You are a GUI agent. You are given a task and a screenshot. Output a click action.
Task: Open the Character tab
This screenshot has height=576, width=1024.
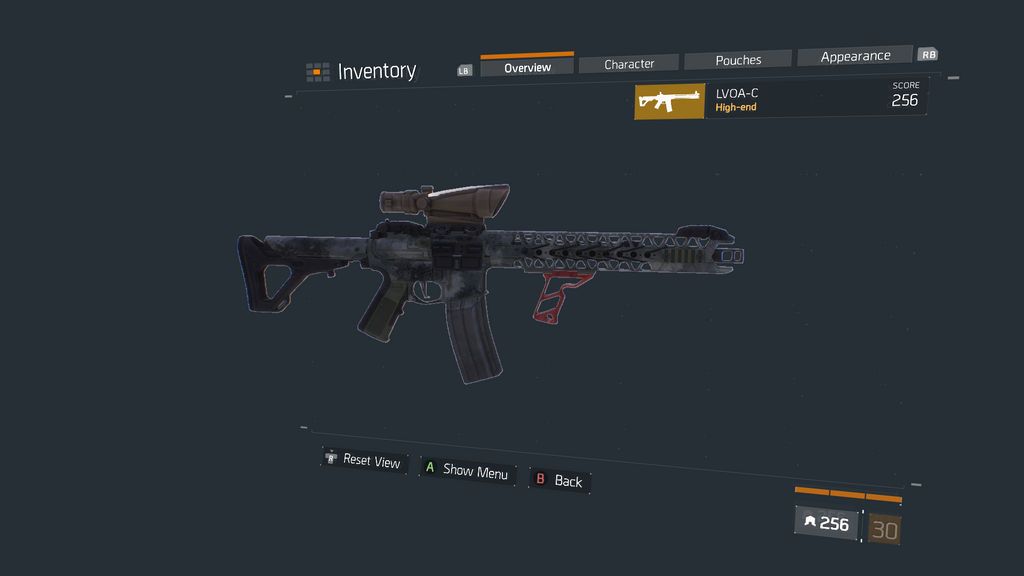click(629, 63)
